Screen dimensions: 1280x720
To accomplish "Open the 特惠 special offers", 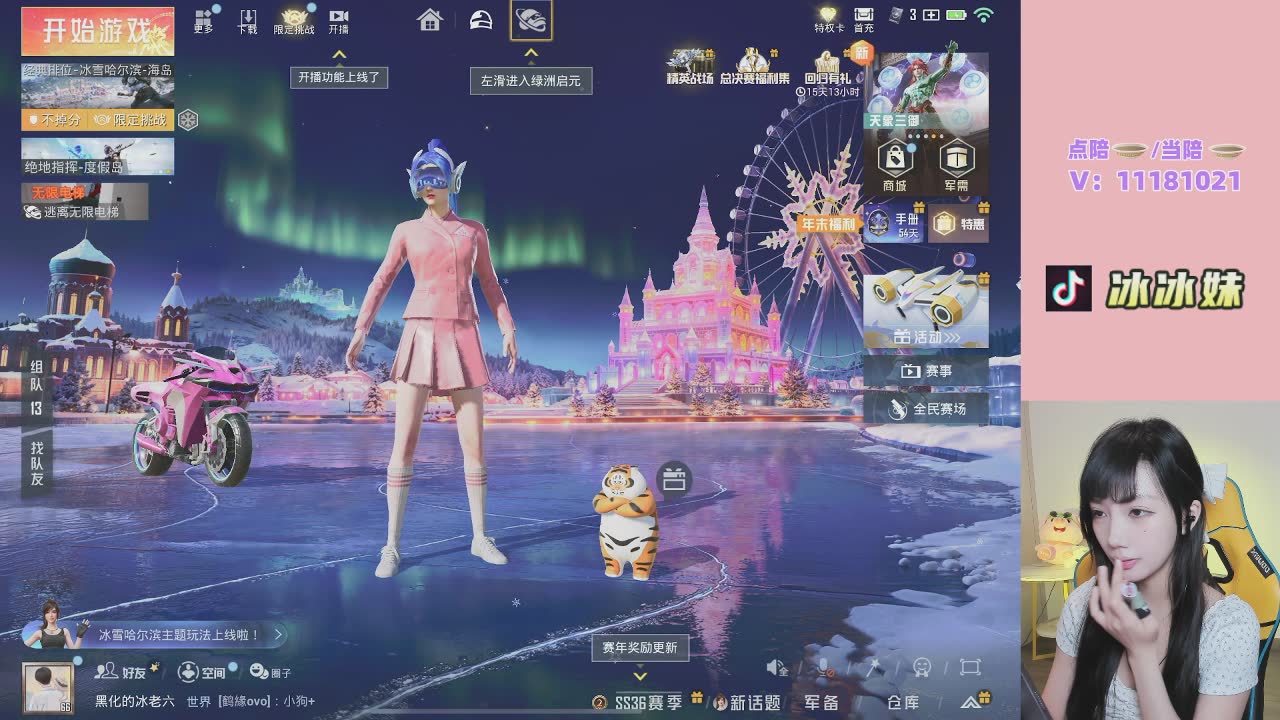I will (959, 224).
